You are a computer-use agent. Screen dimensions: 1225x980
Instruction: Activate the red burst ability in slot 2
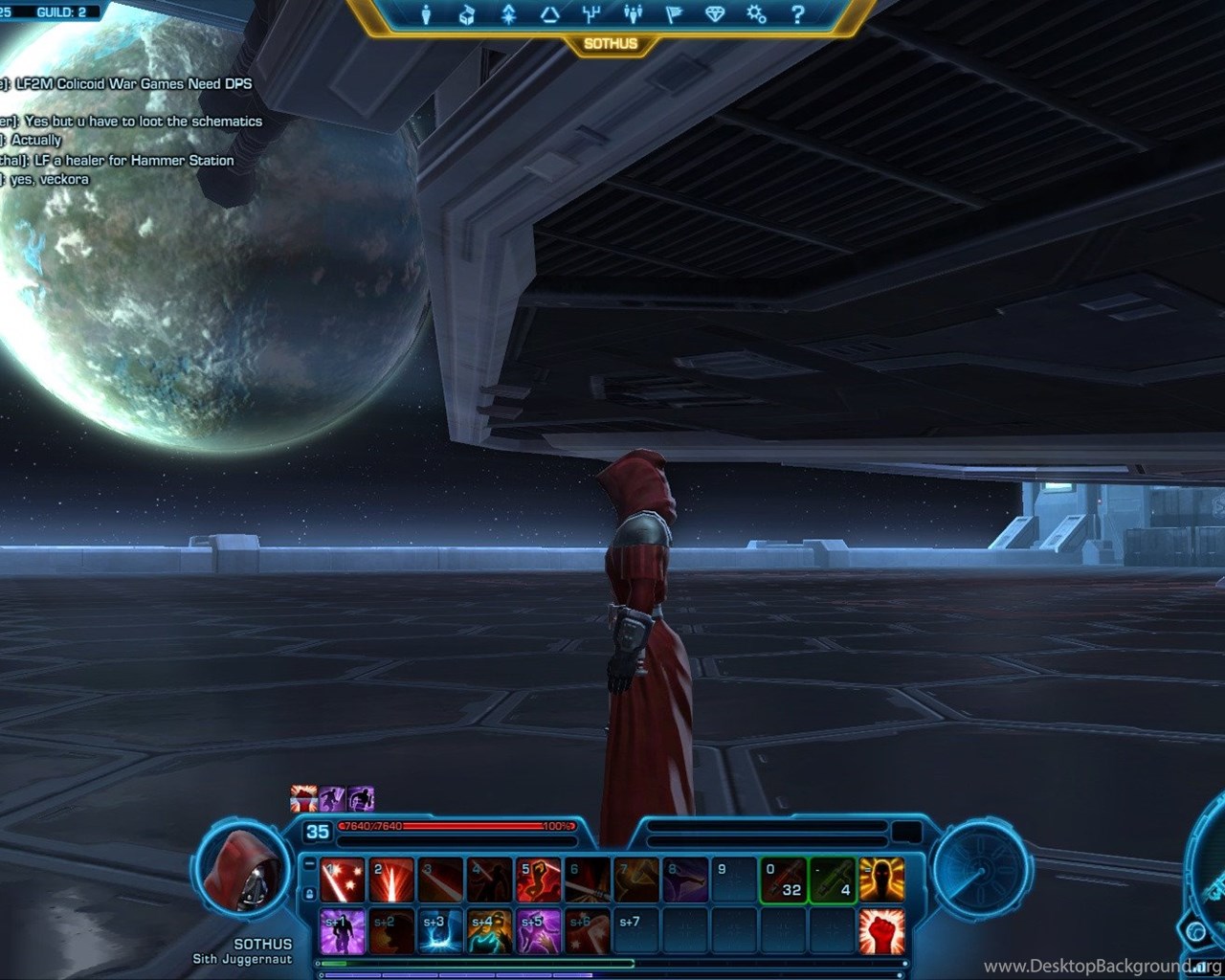pos(391,880)
